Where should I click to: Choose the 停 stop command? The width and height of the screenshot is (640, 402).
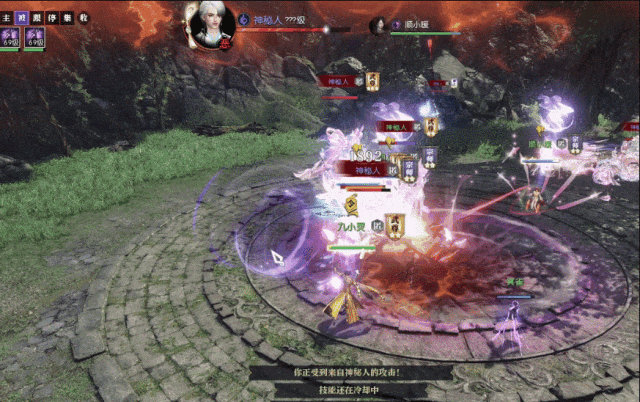(51, 18)
